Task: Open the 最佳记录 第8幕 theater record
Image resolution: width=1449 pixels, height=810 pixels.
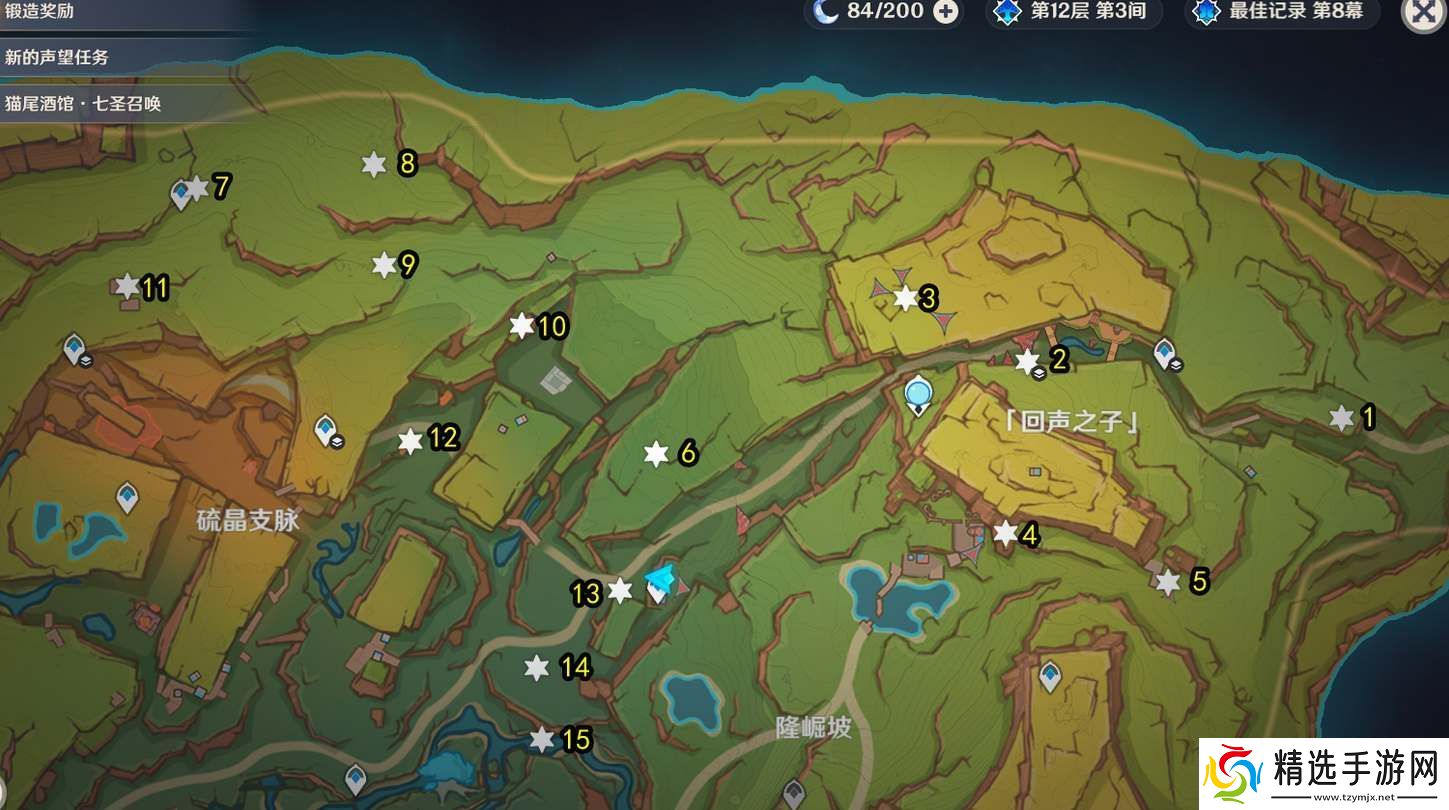Action: 1281,12
